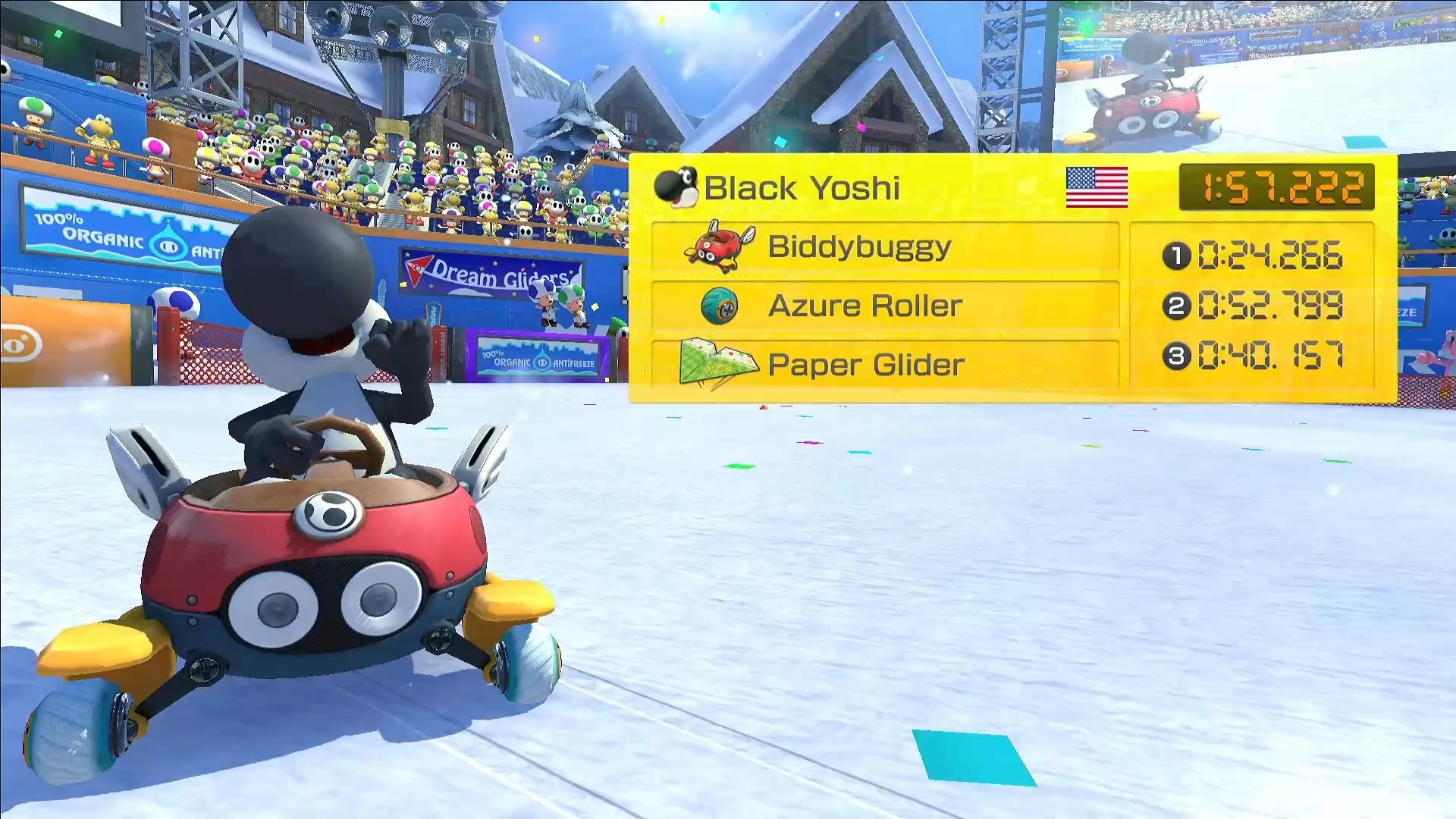The width and height of the screenshot is (1456, 819).
Task: Click the United States flag icon
Action: point(1097,187)
